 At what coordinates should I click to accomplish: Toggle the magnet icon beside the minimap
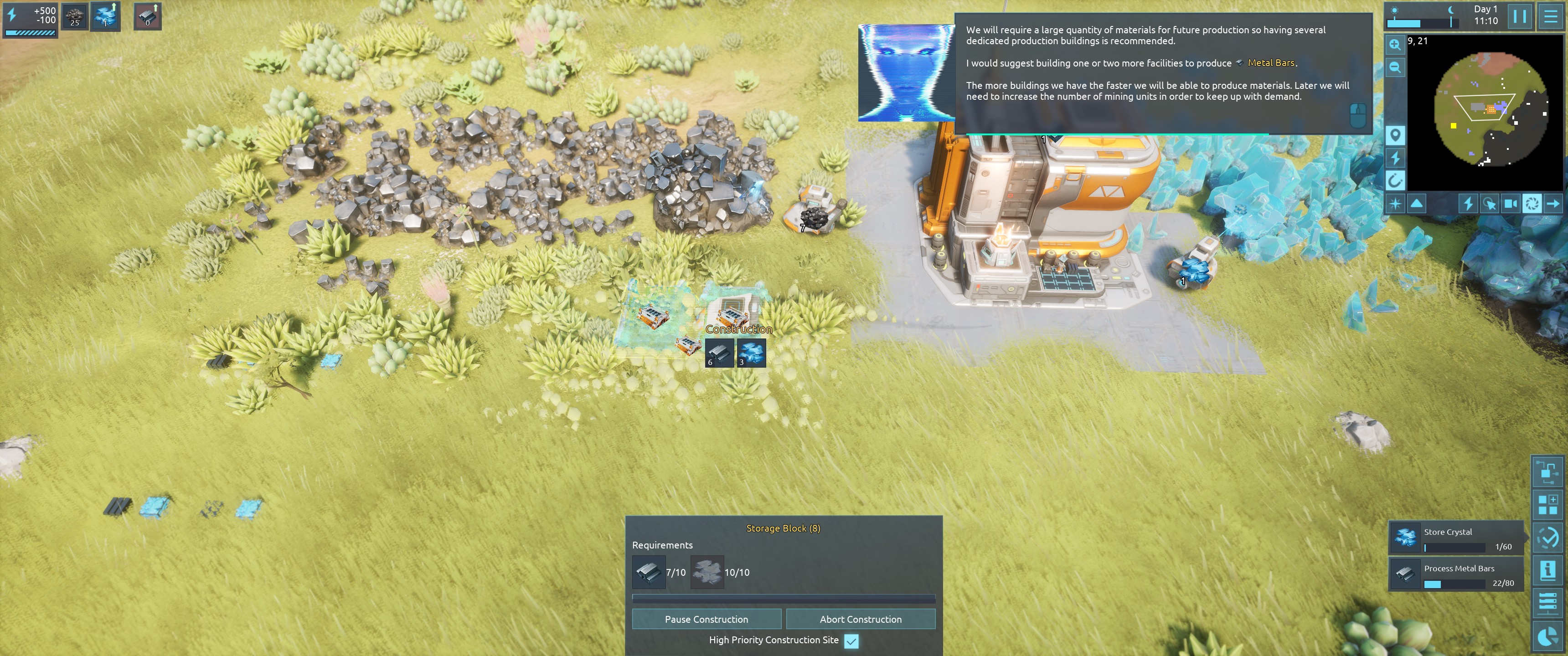1394,180
